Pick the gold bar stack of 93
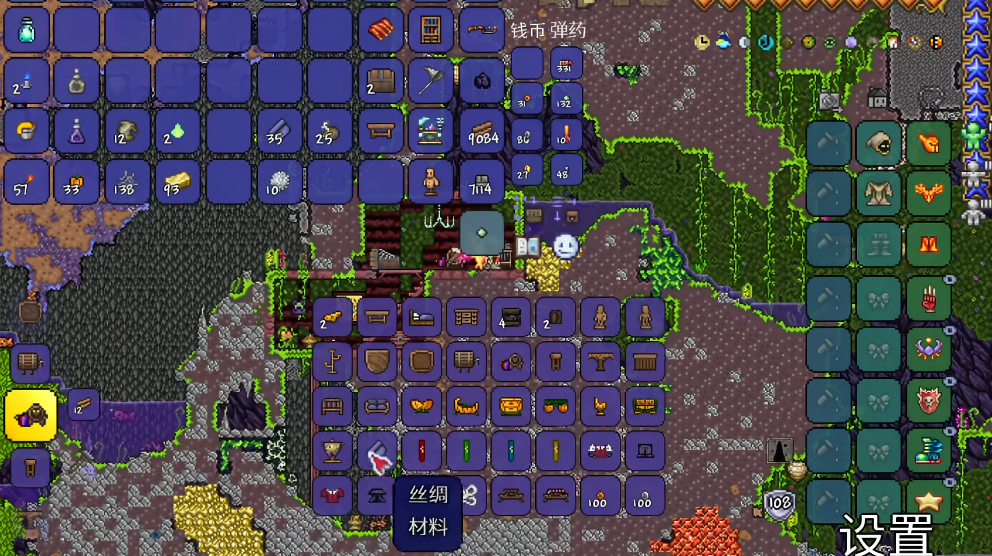 pyautogui.click(x=178, y=182)
